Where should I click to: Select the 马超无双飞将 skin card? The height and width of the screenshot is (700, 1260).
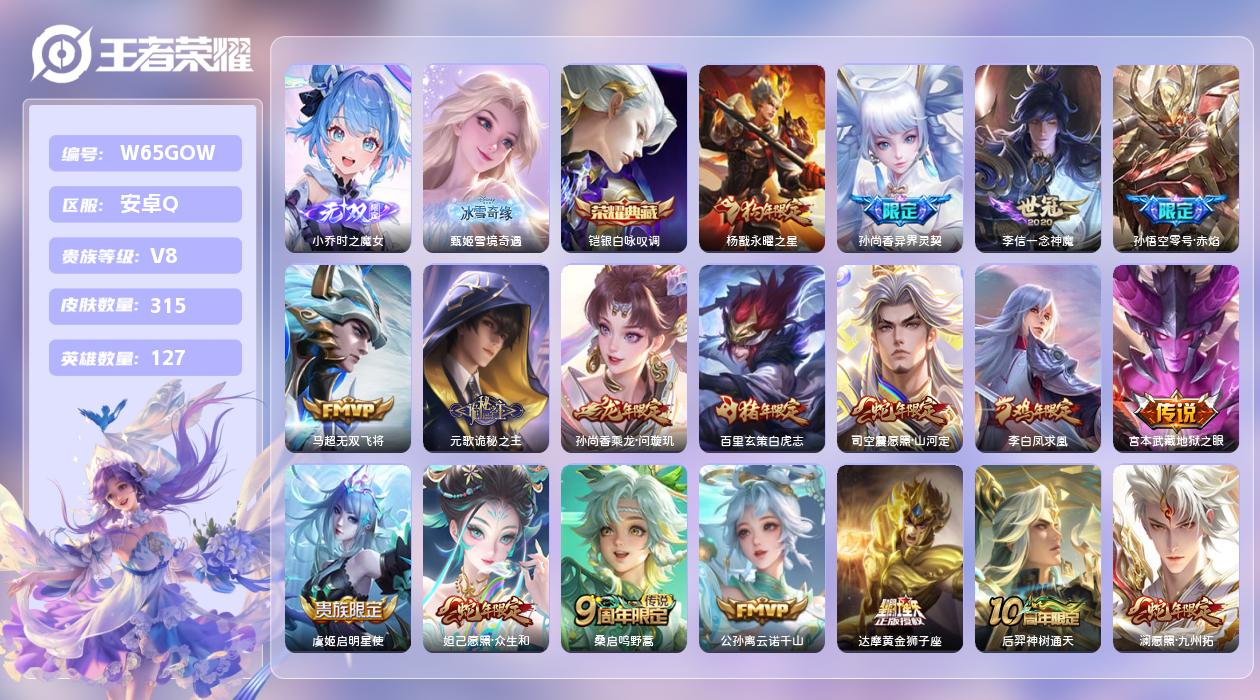click(x=348, y=358)
